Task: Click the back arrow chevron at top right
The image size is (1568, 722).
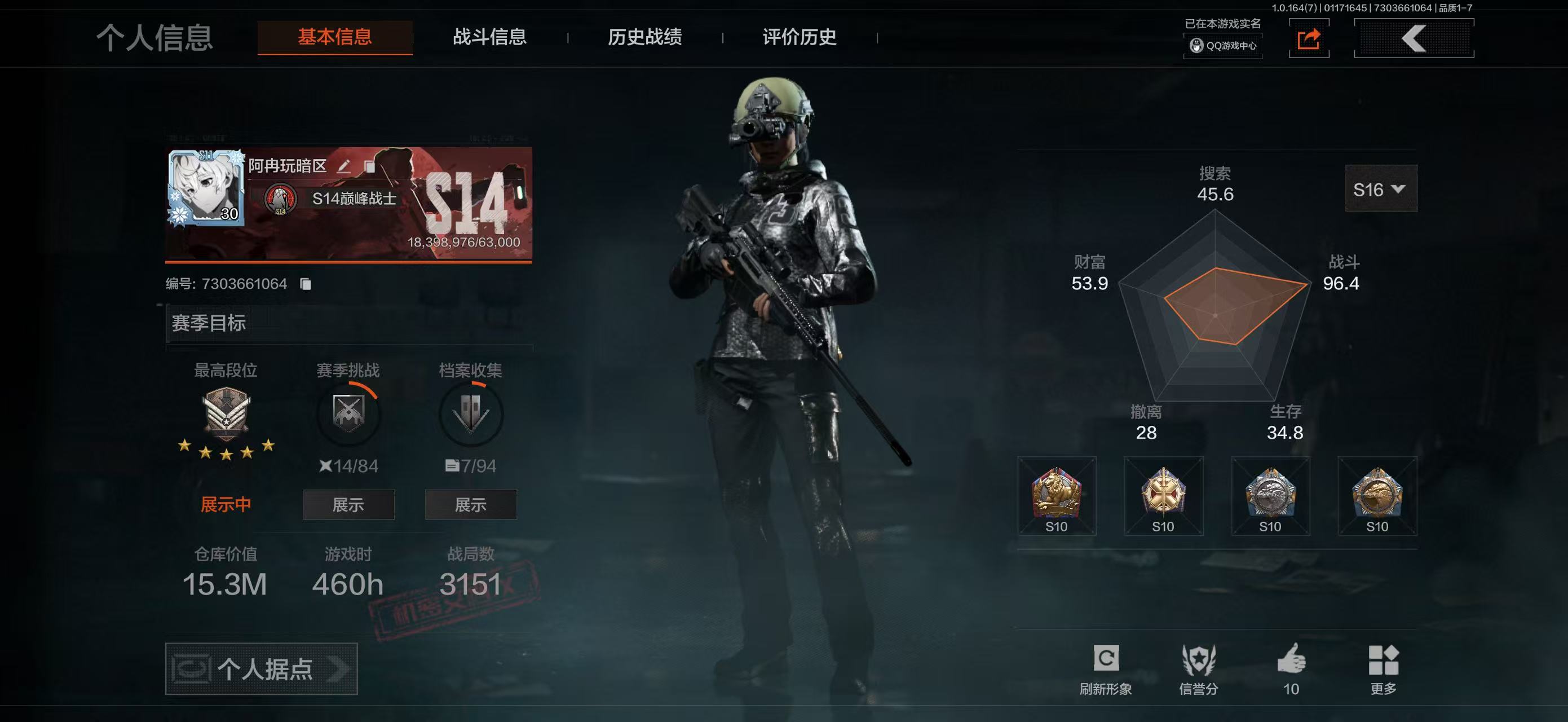Action: coord(1414,38)
